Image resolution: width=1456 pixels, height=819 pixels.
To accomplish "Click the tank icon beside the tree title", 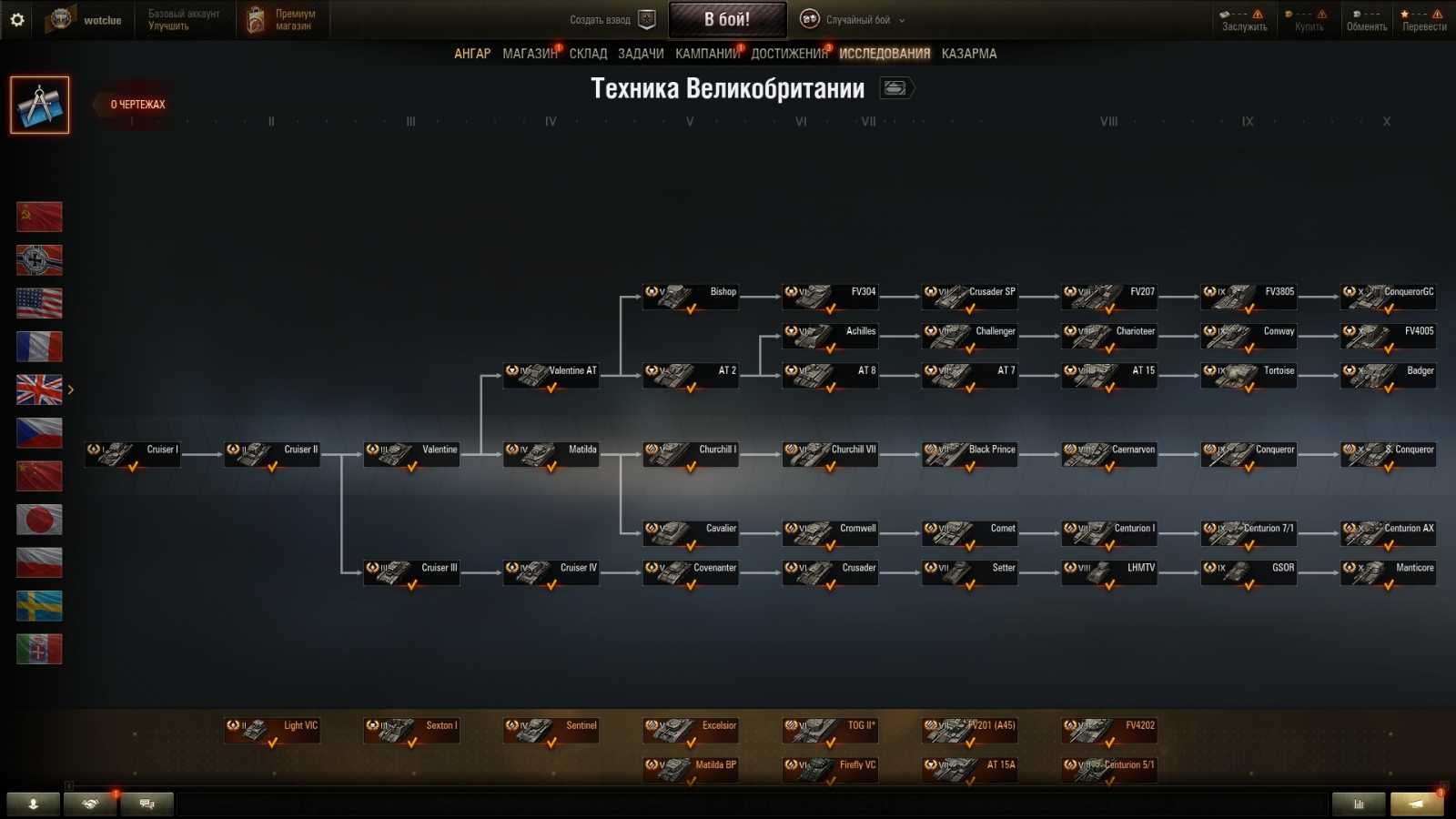I will 895,88.
